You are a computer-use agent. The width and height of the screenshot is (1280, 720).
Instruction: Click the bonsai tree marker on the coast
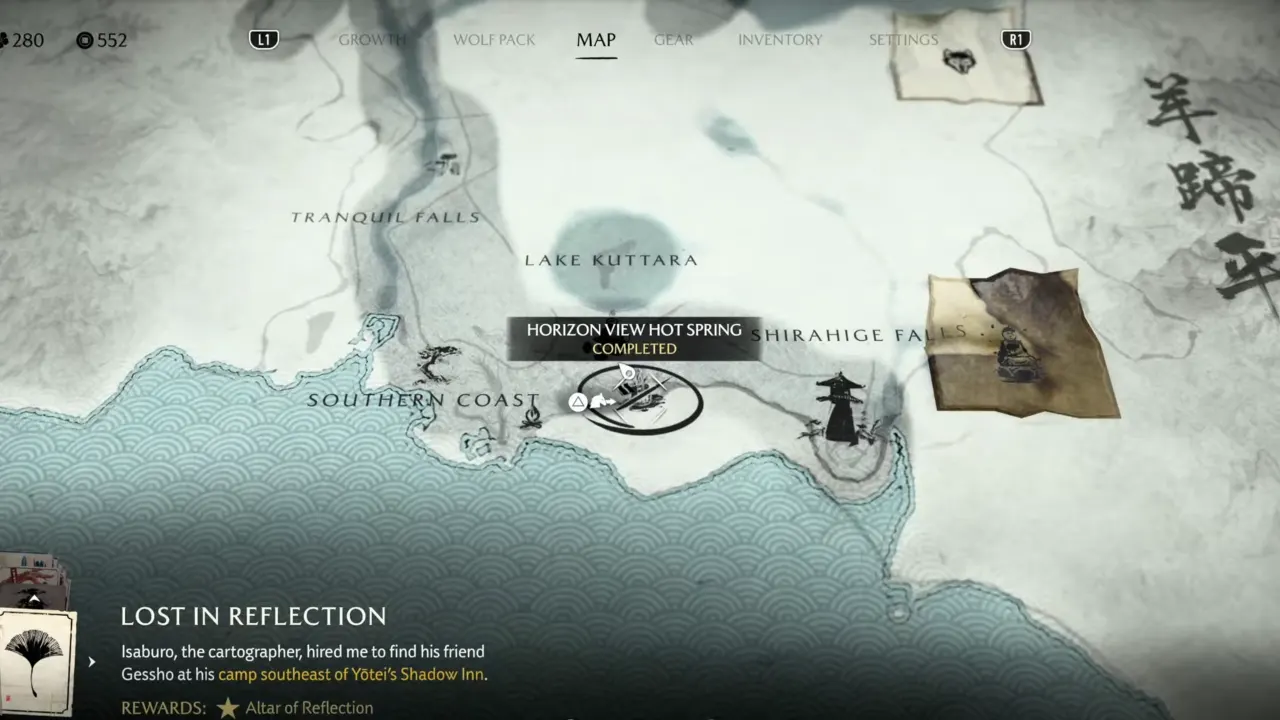click(436, 362)
